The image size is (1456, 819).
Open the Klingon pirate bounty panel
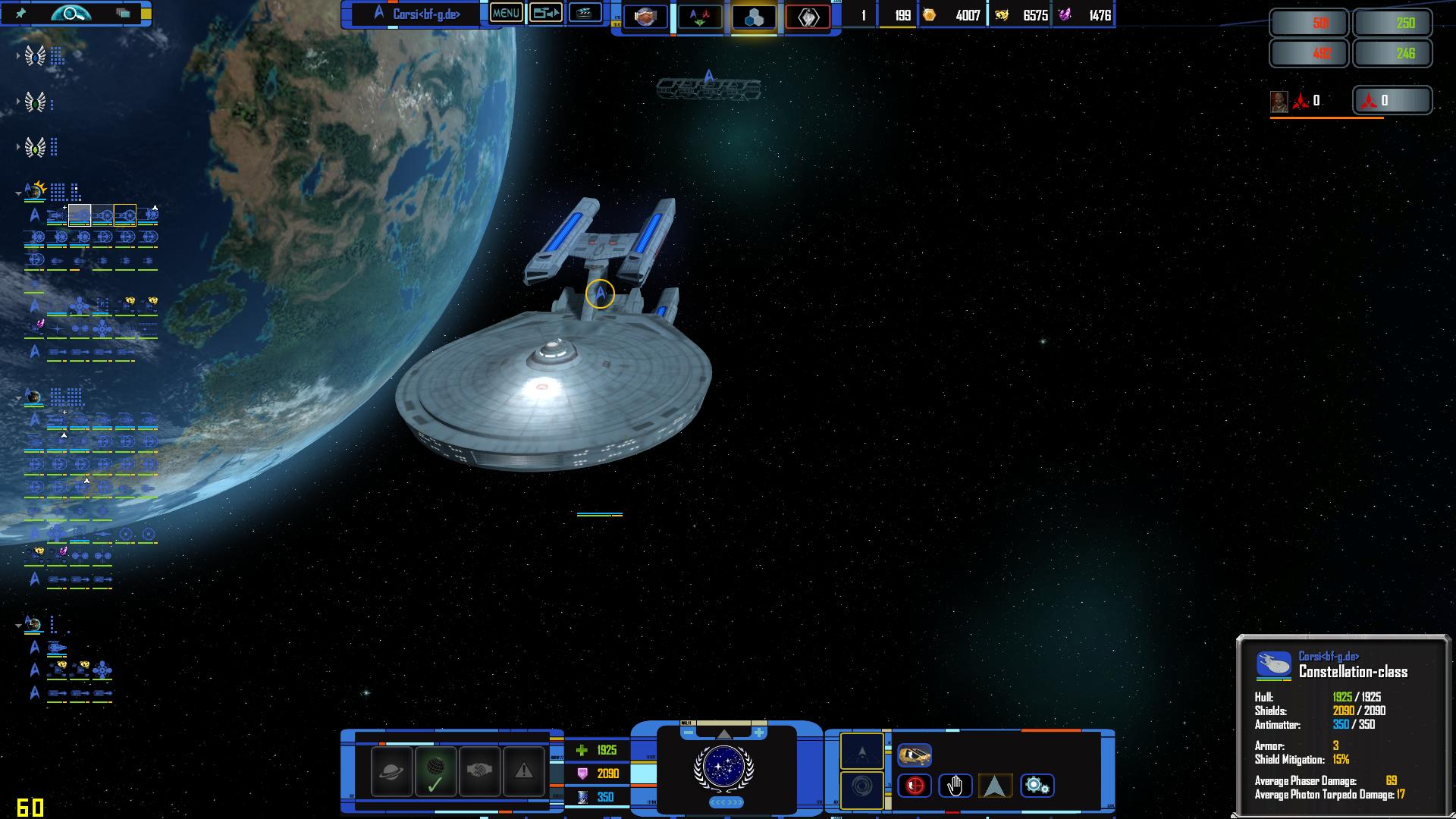[x=1392, y=100]
